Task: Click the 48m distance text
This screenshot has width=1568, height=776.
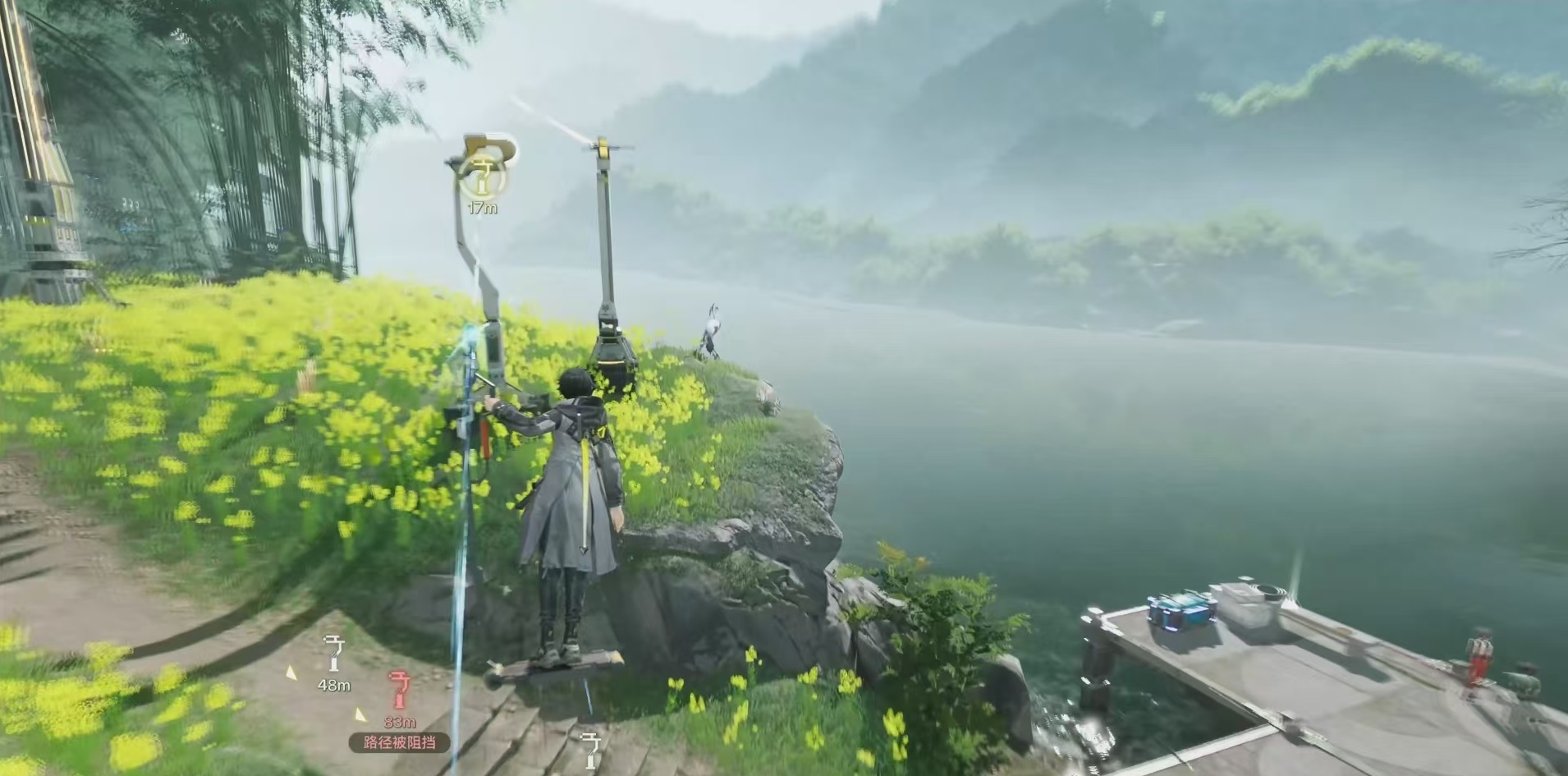Action: (334, 685)
